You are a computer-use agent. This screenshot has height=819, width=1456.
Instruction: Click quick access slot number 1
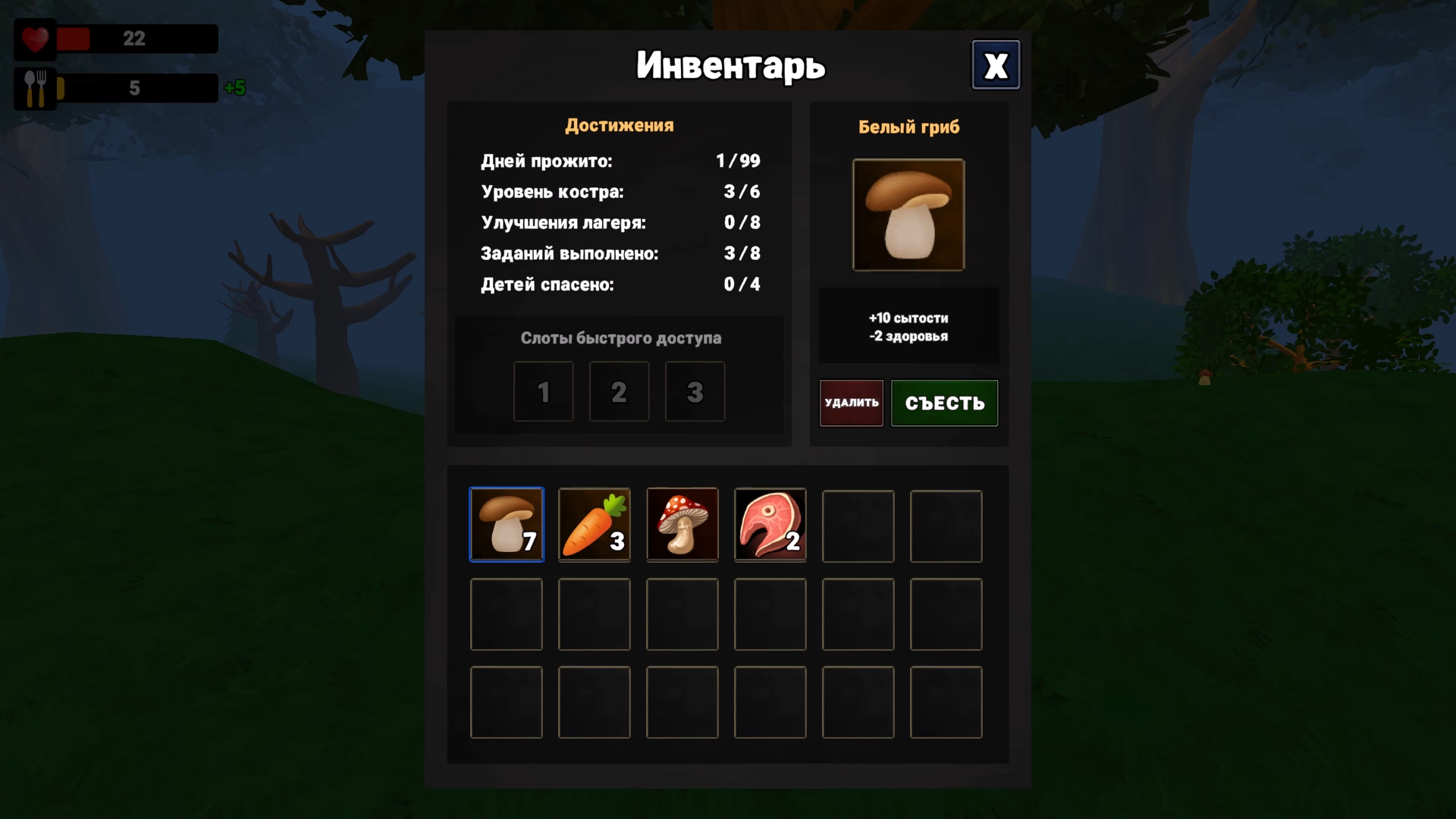(543, 391)
